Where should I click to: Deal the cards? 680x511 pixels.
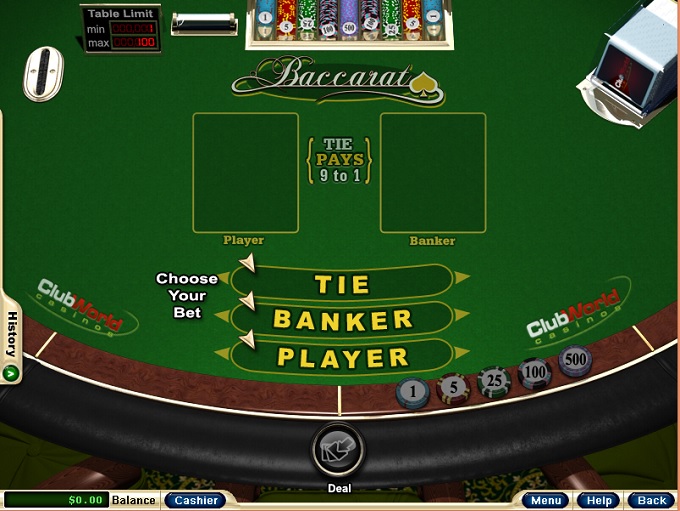click(x=339, y=448)
